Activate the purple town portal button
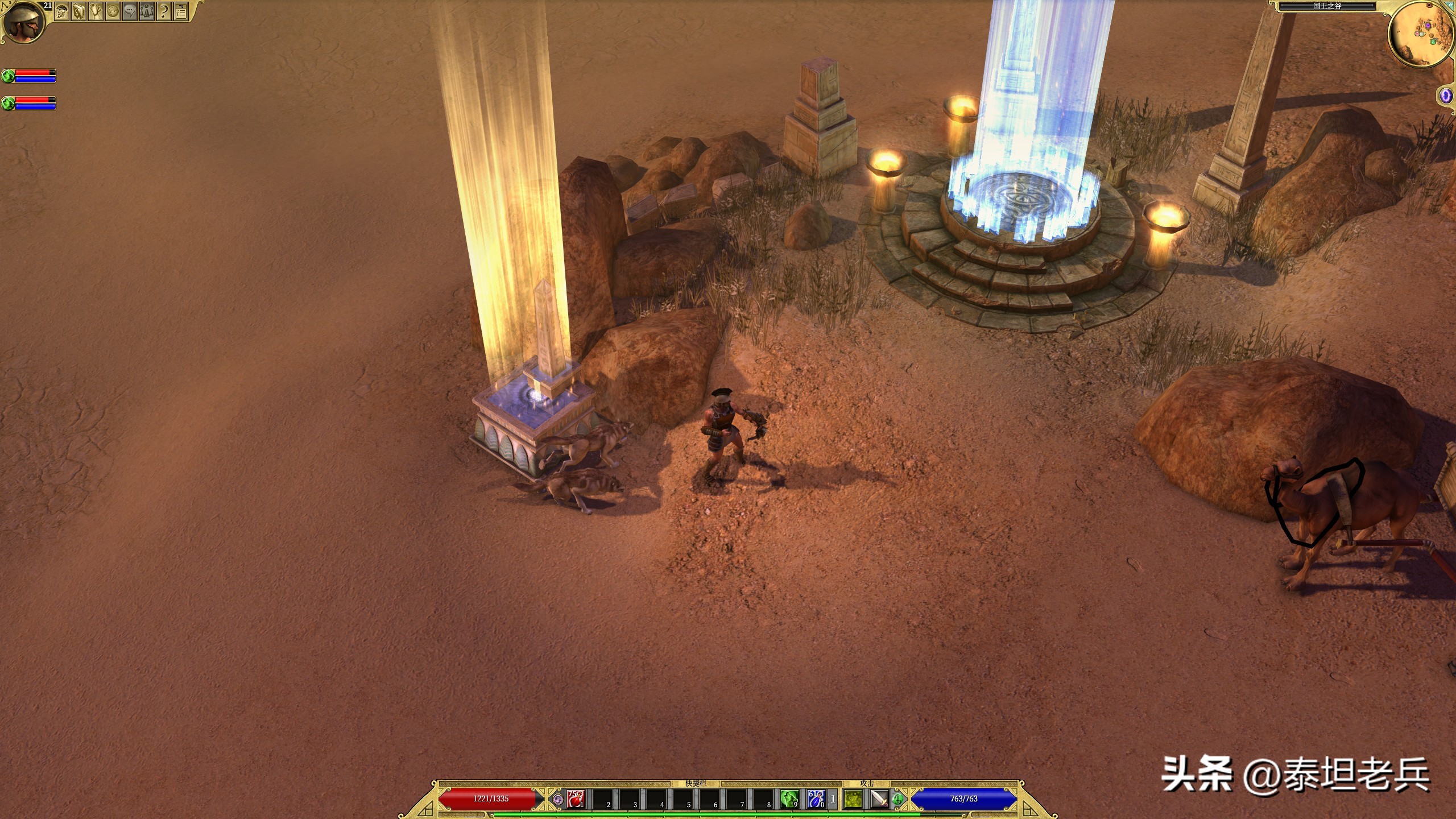Screen dimensions: 1456x819 [x=1446, y=96]
